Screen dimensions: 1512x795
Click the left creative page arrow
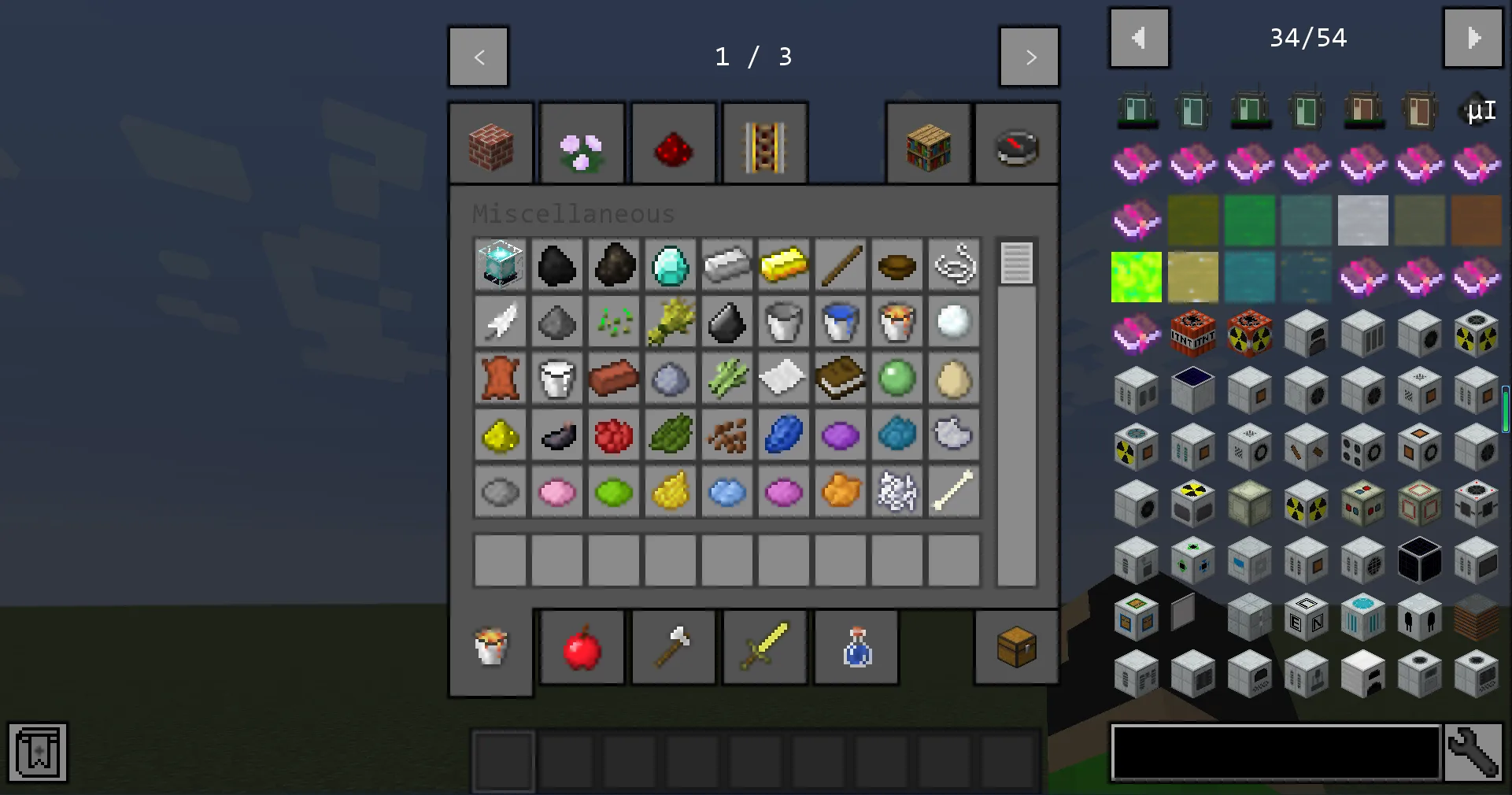point(479,56)
